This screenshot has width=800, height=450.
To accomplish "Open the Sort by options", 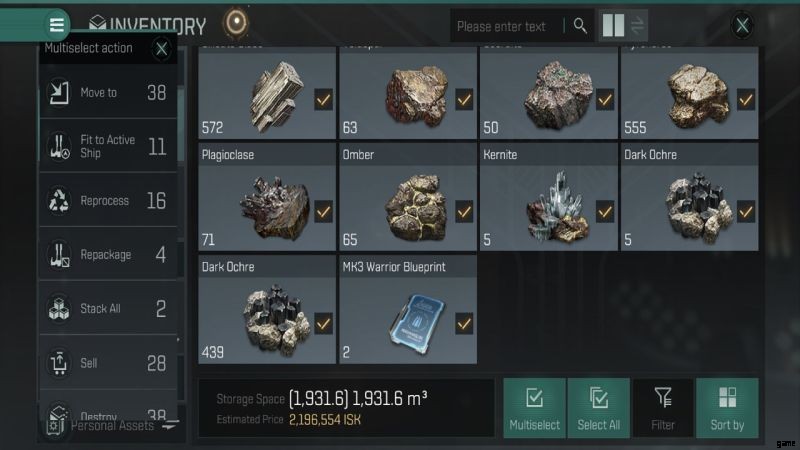I will pyautogui.click(x=727, y=408).
